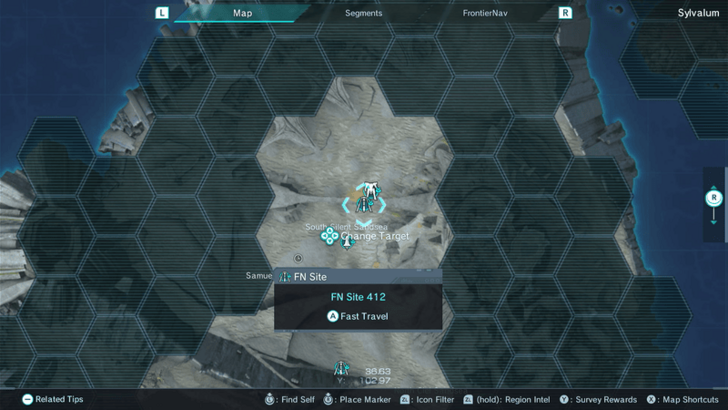Select the Map tab
Image resolution: width=728 pixels, height=410 pixels.
(x=243, y=14)
